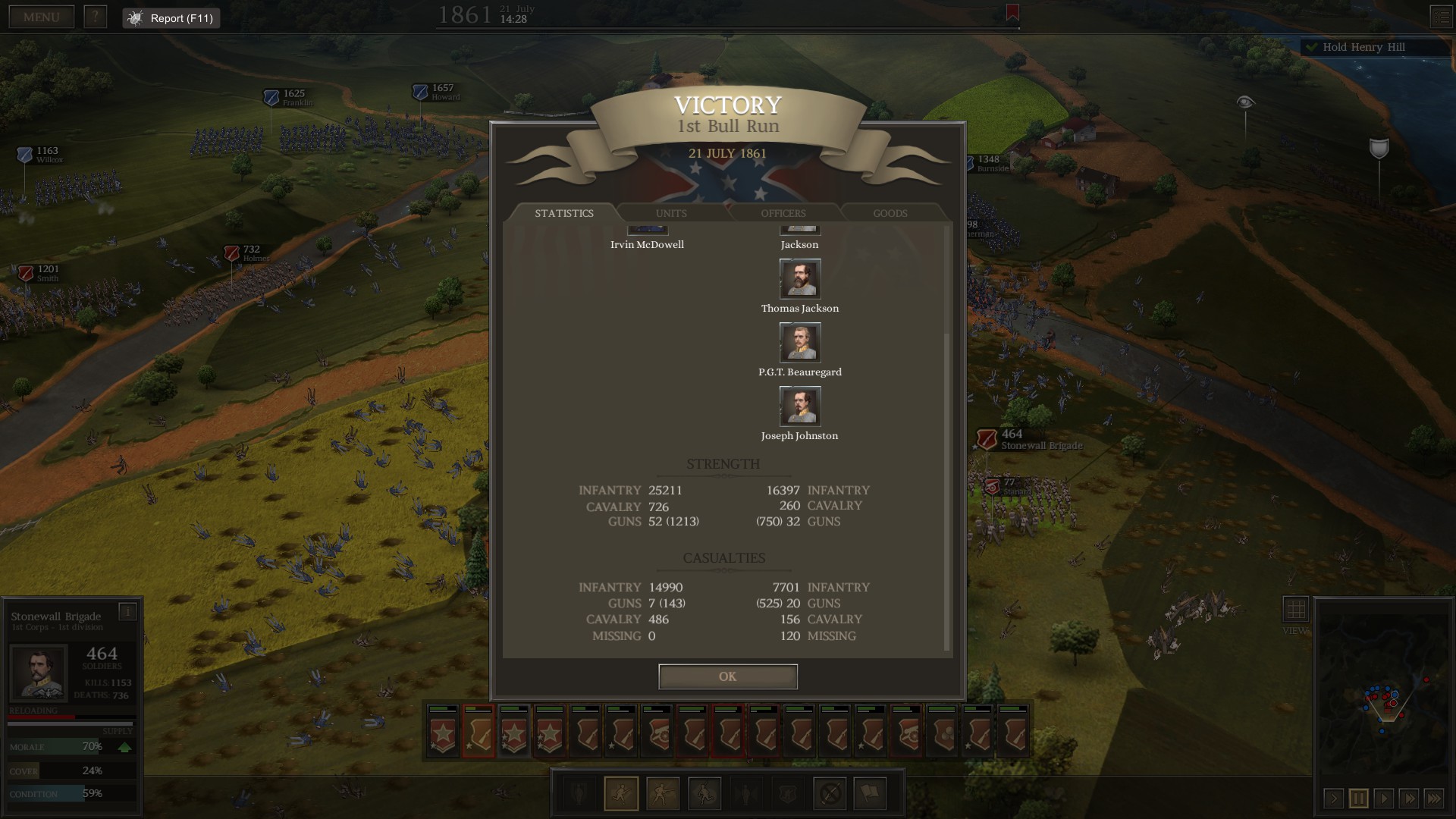Select the Statistics tab

[x=564, y=213]
